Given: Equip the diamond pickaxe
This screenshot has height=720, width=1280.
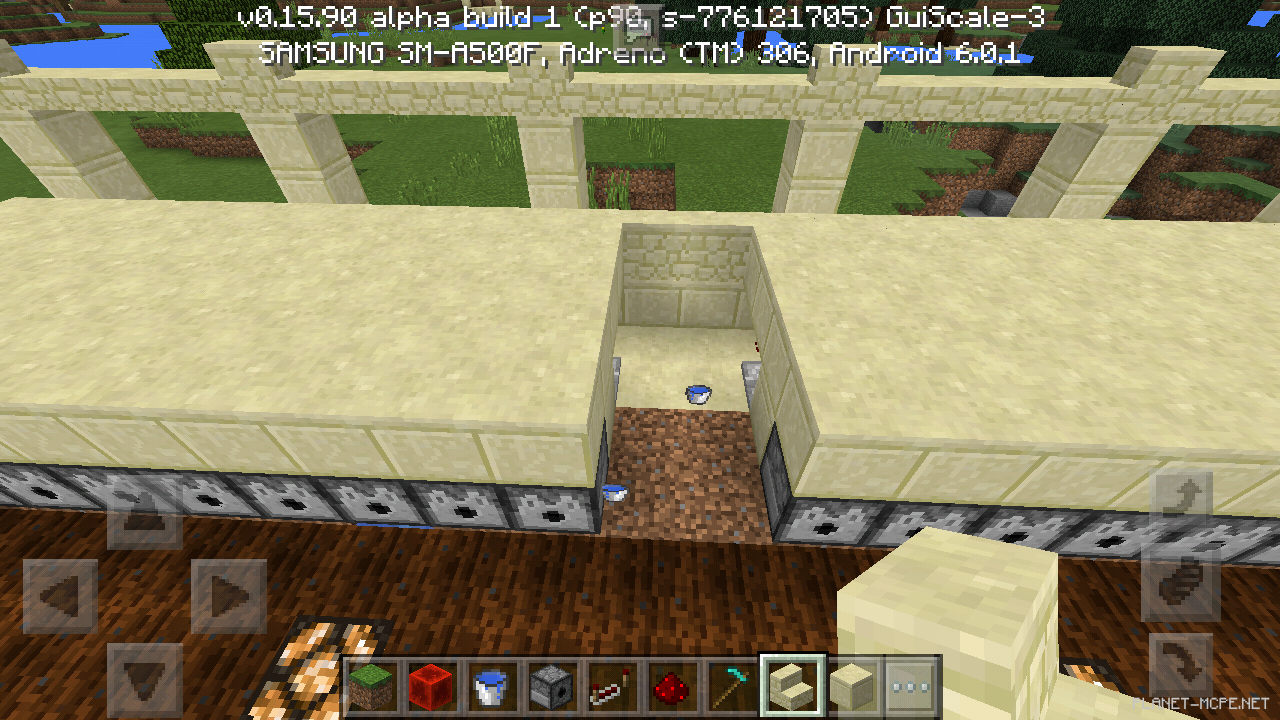Looking at the screenshot, I should [x=733, y=687].
